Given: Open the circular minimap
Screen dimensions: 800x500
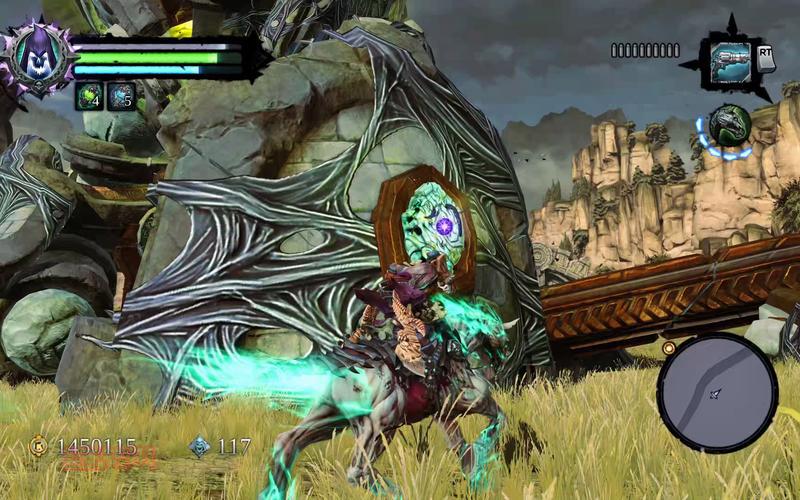Looking at the screenshot, I should [x=717, y=392].
